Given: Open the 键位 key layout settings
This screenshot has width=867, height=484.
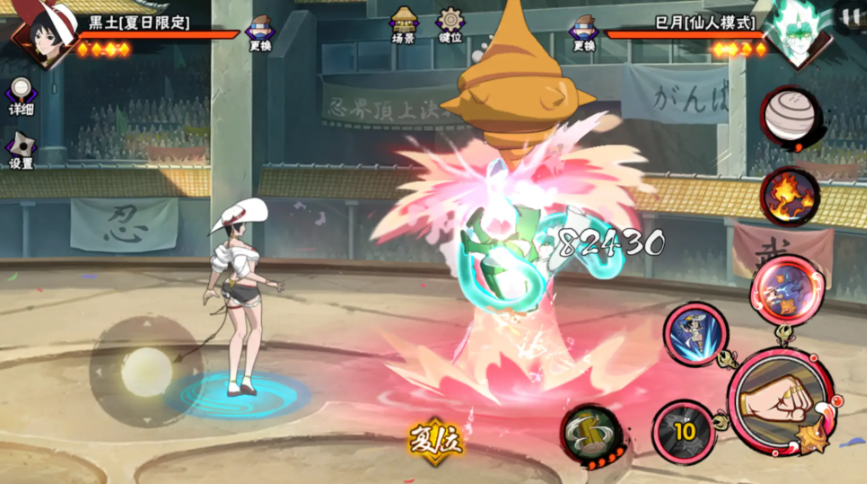Looking at the screenshot, I should click(x=450, y=25).
